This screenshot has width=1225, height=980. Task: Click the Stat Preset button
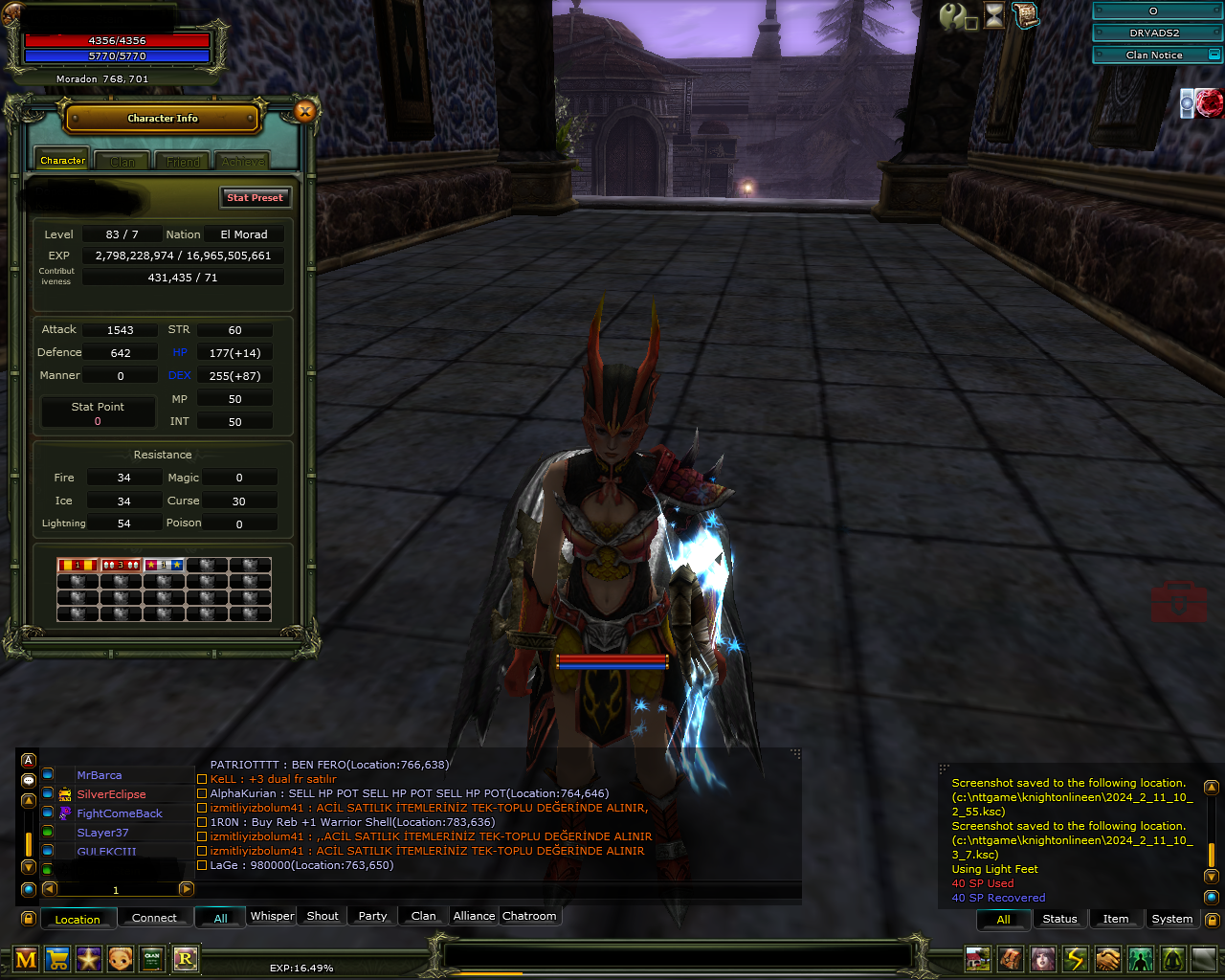(256, 197)
